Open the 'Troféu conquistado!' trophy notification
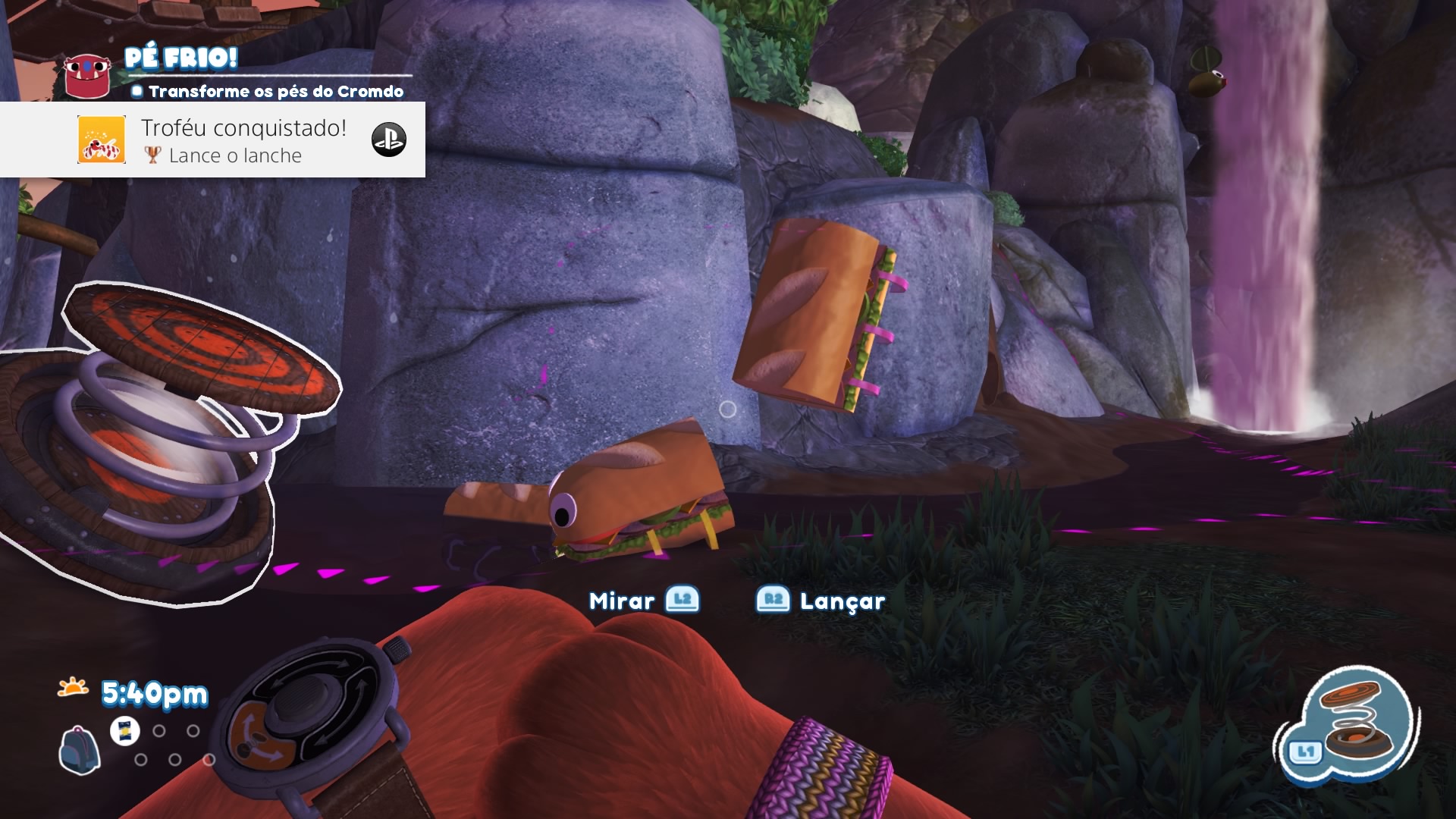 pyautogui.click(x=243, y=140)
